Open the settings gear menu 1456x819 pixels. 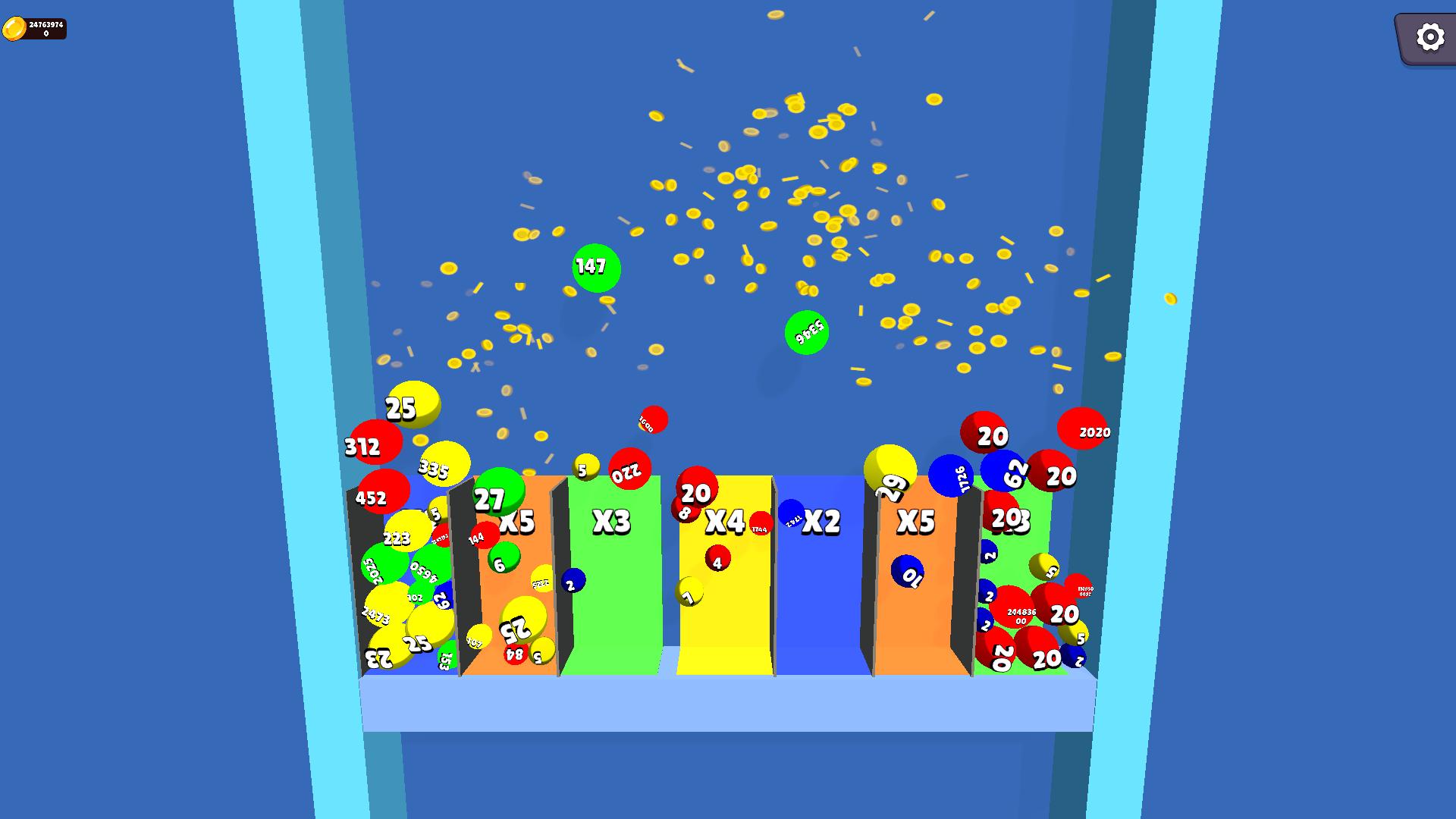[1429, 36]
